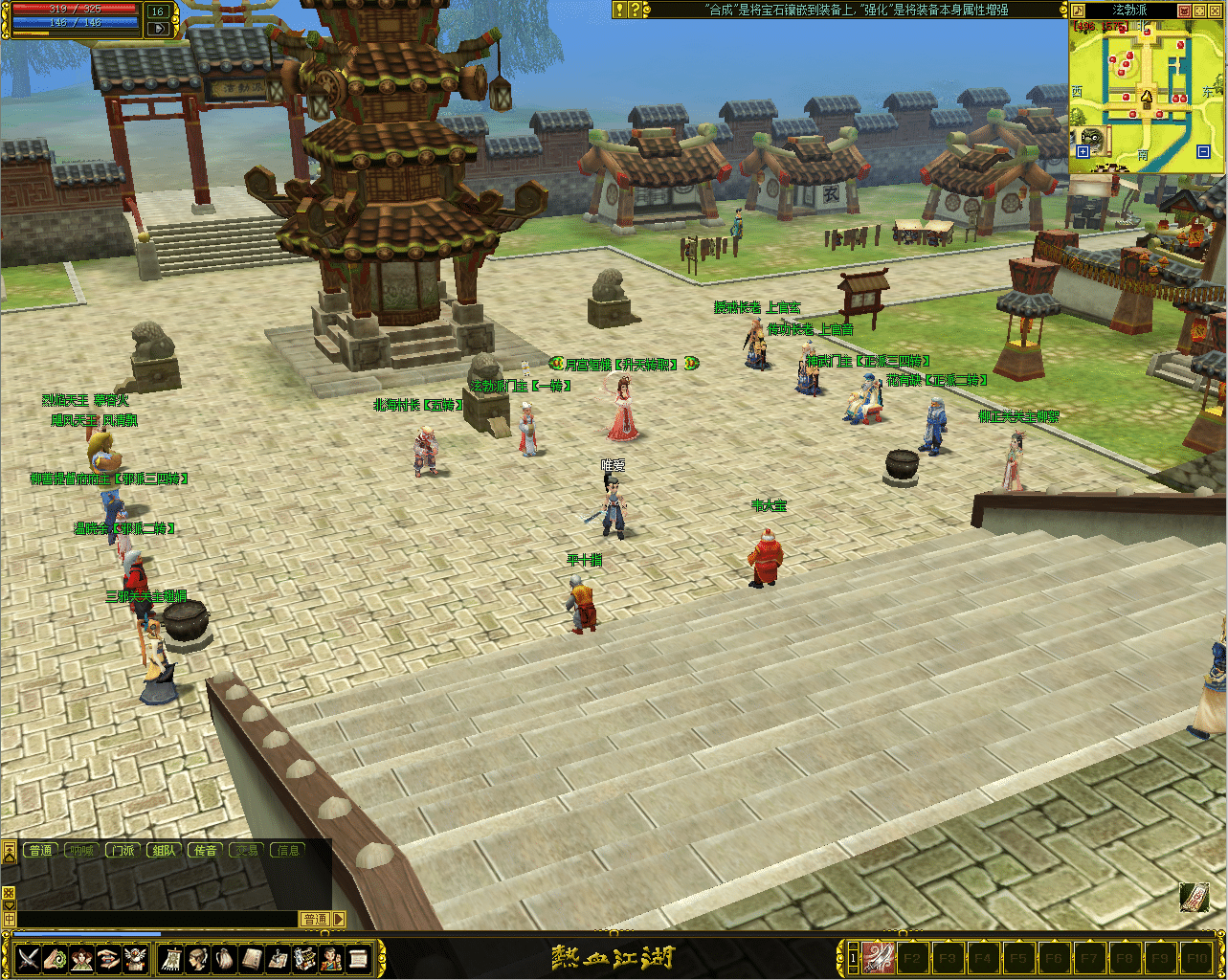
Task: Click the red button on the minimap header
Action: coord(1184,11)
